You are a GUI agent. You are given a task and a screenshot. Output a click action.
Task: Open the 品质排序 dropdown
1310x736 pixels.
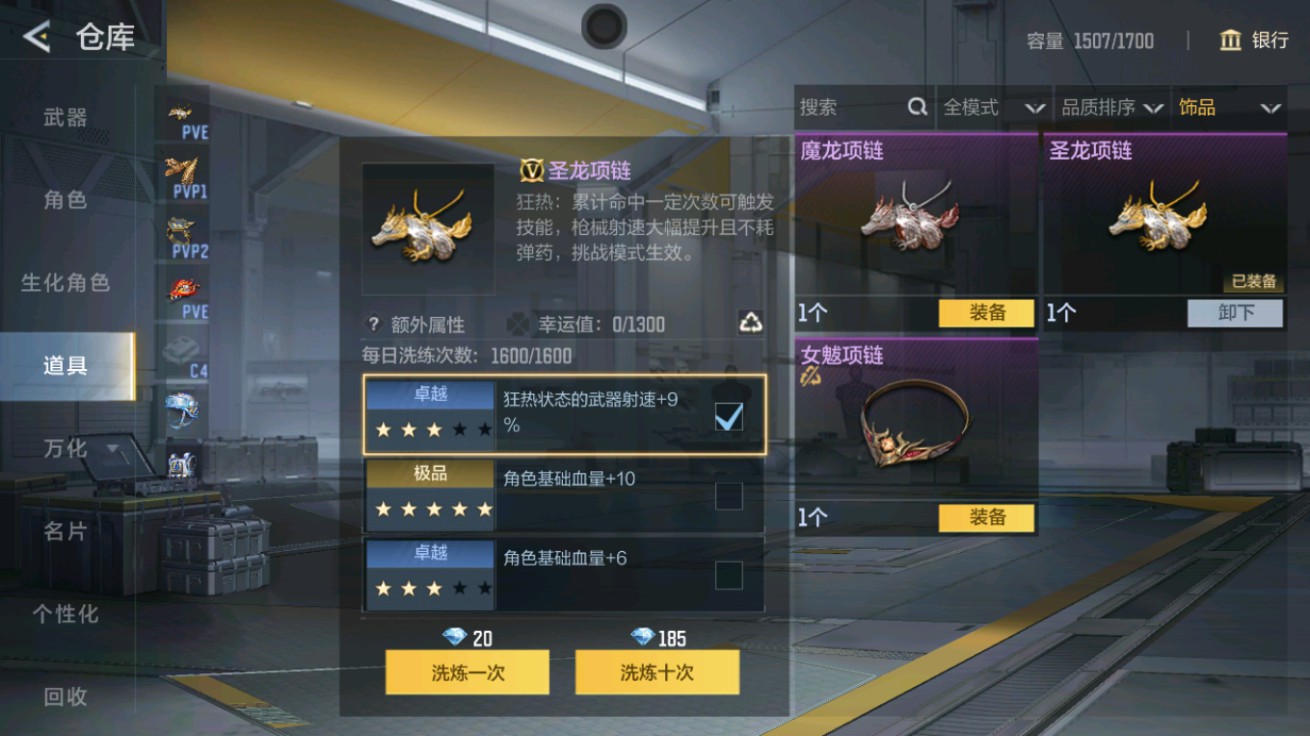[1110, 107]
